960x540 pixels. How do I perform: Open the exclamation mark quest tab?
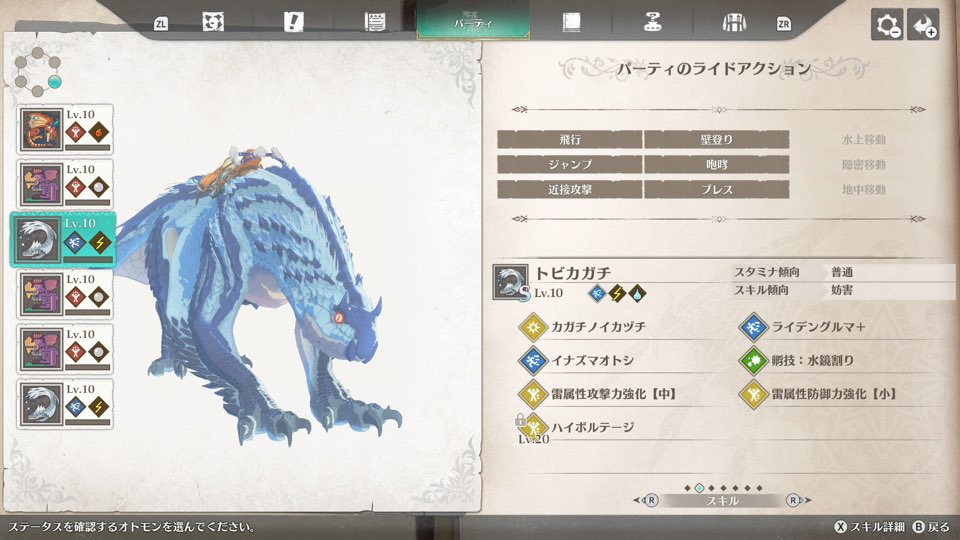(x=293, y=22)
